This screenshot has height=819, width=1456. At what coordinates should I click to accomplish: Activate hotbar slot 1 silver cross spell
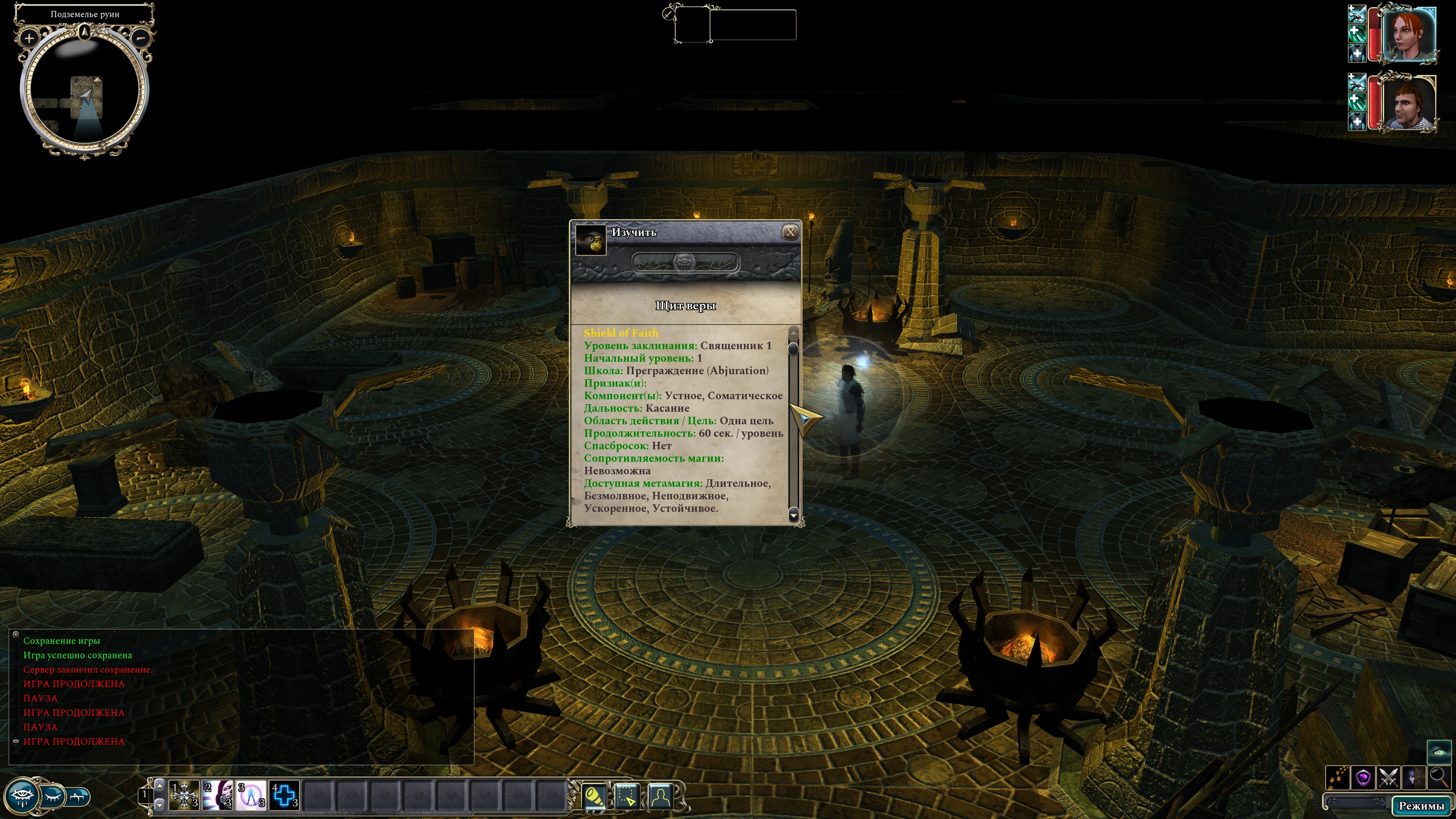185,795
